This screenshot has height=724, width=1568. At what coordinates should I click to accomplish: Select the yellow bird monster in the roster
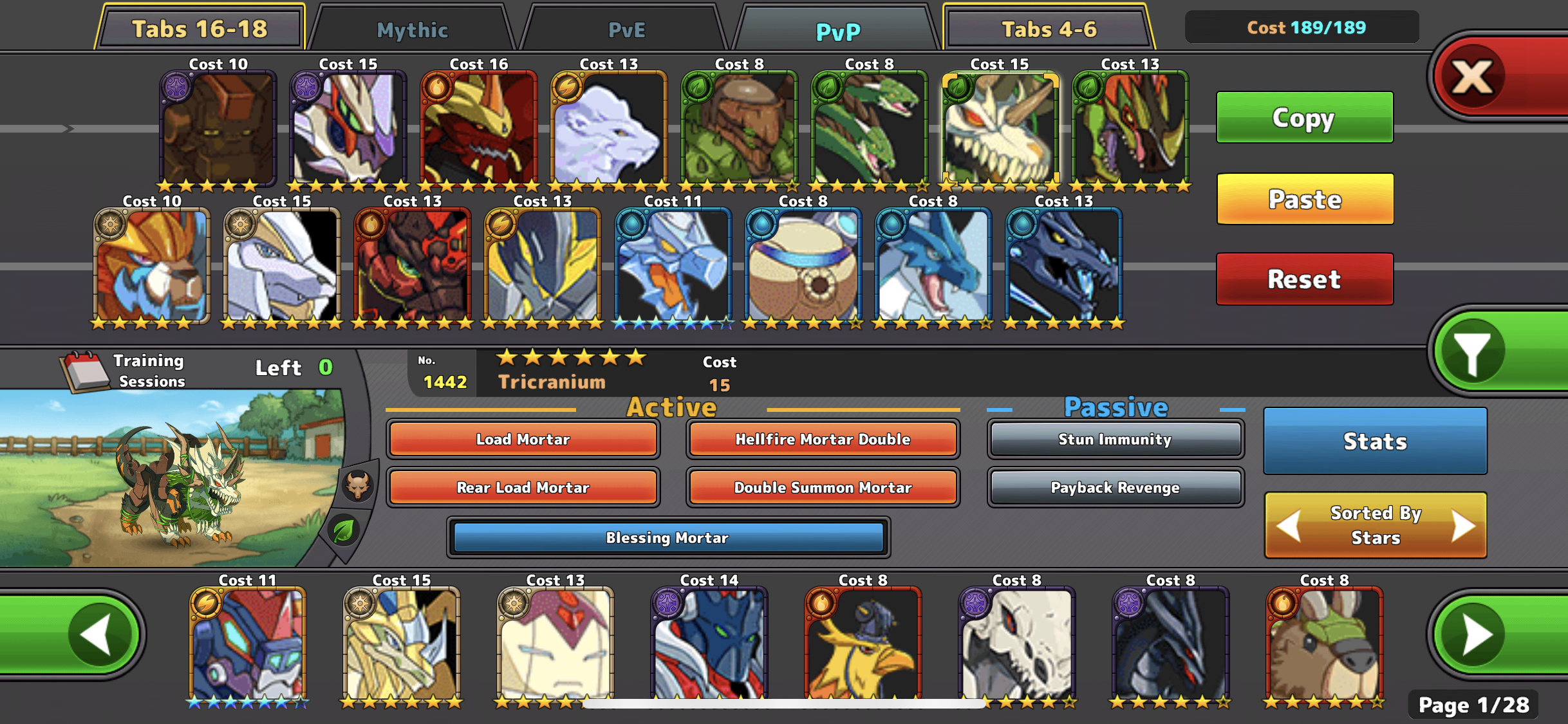point(863,644)
